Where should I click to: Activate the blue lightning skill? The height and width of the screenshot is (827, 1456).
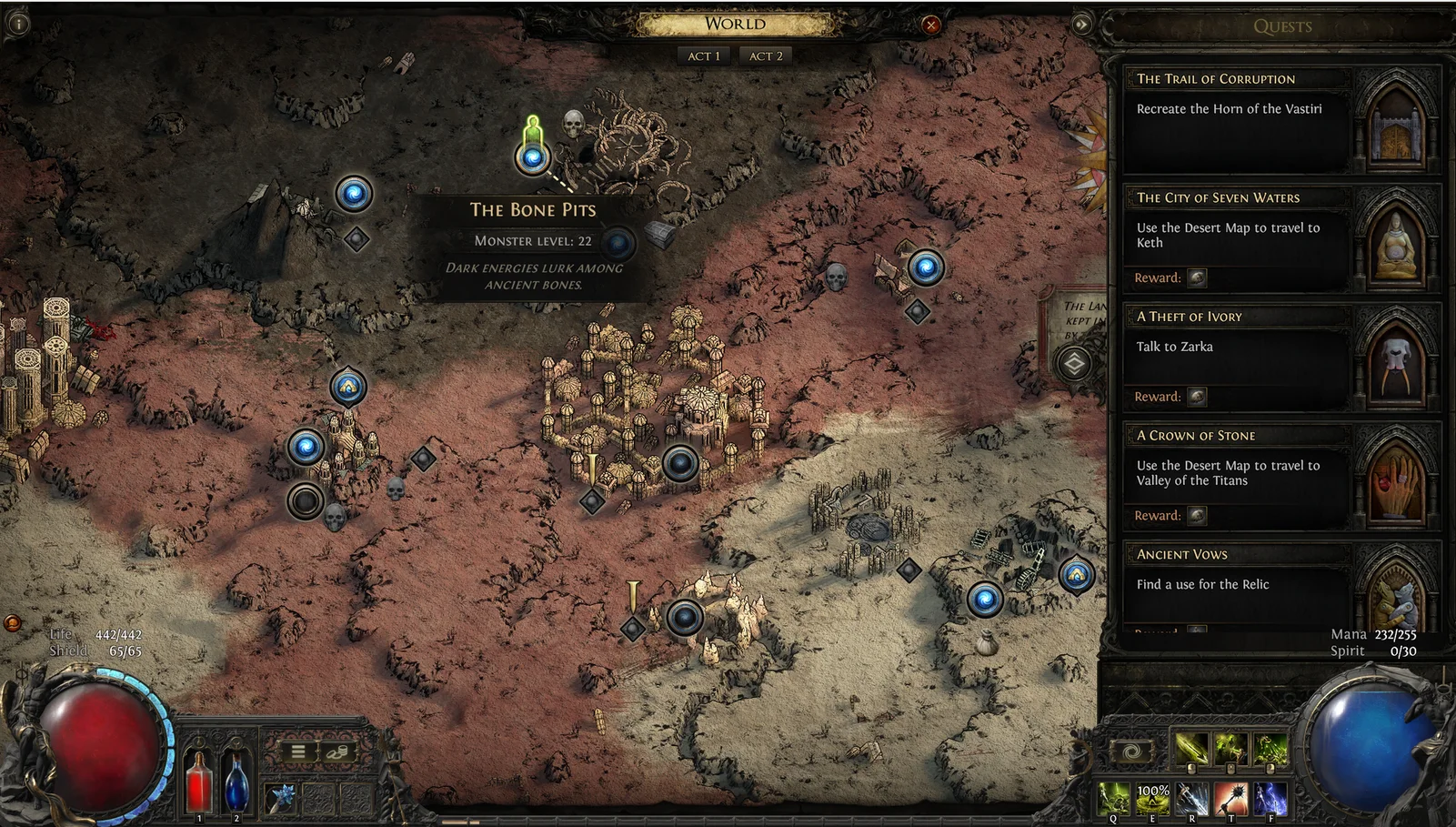pos(1270,798)
